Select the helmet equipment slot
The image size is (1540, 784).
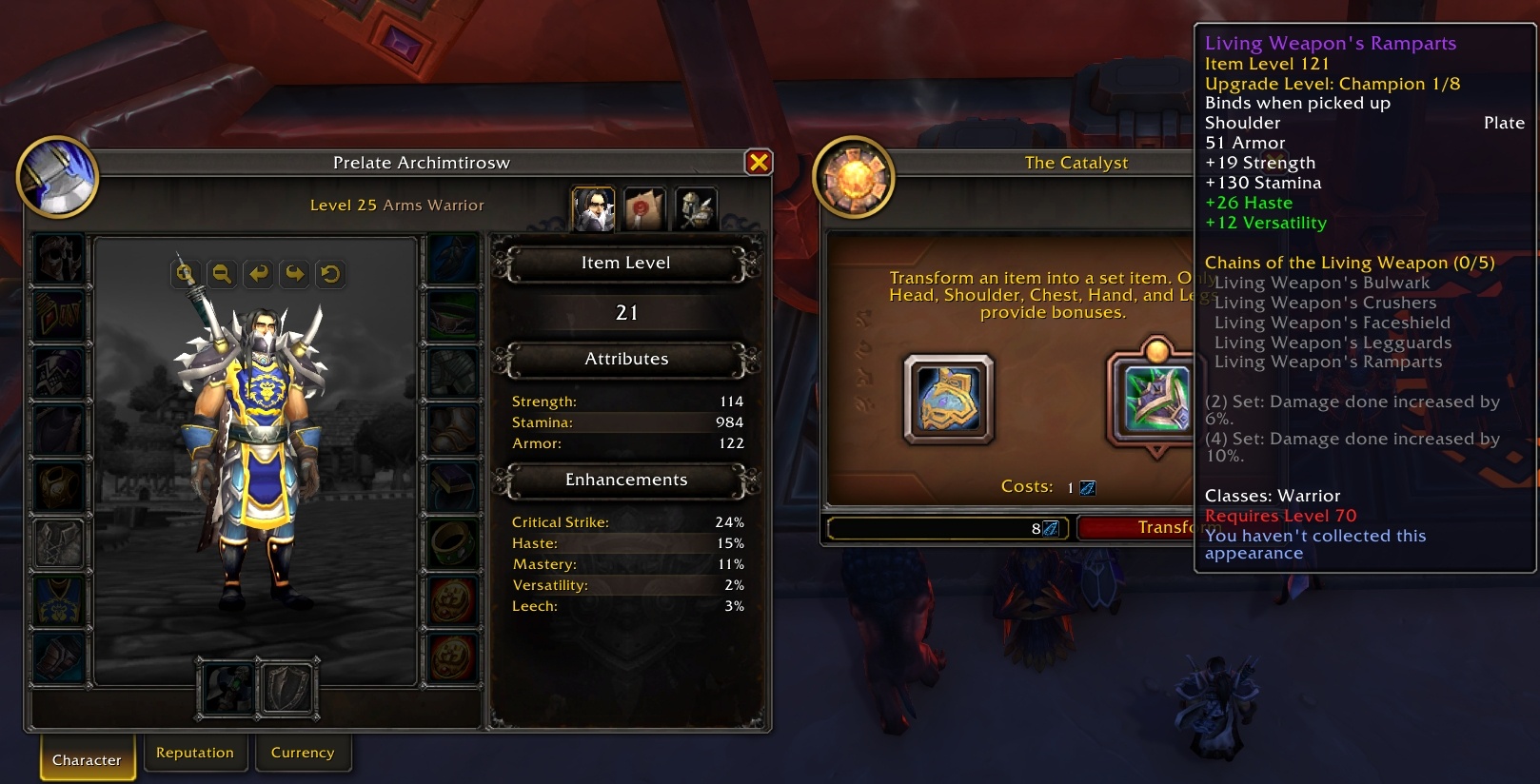(59, 259)
